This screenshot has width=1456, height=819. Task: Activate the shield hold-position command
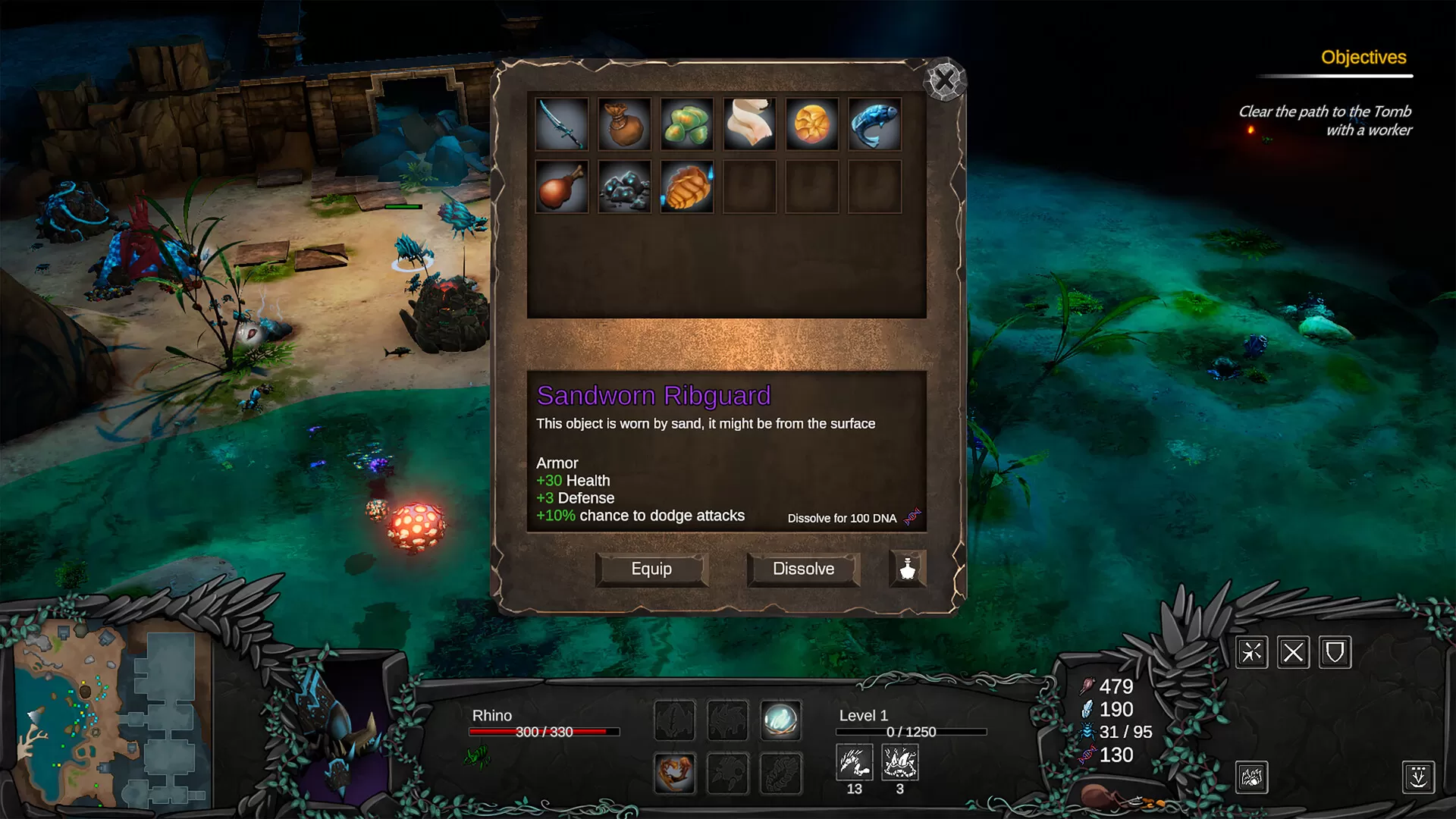(1335, 652)
